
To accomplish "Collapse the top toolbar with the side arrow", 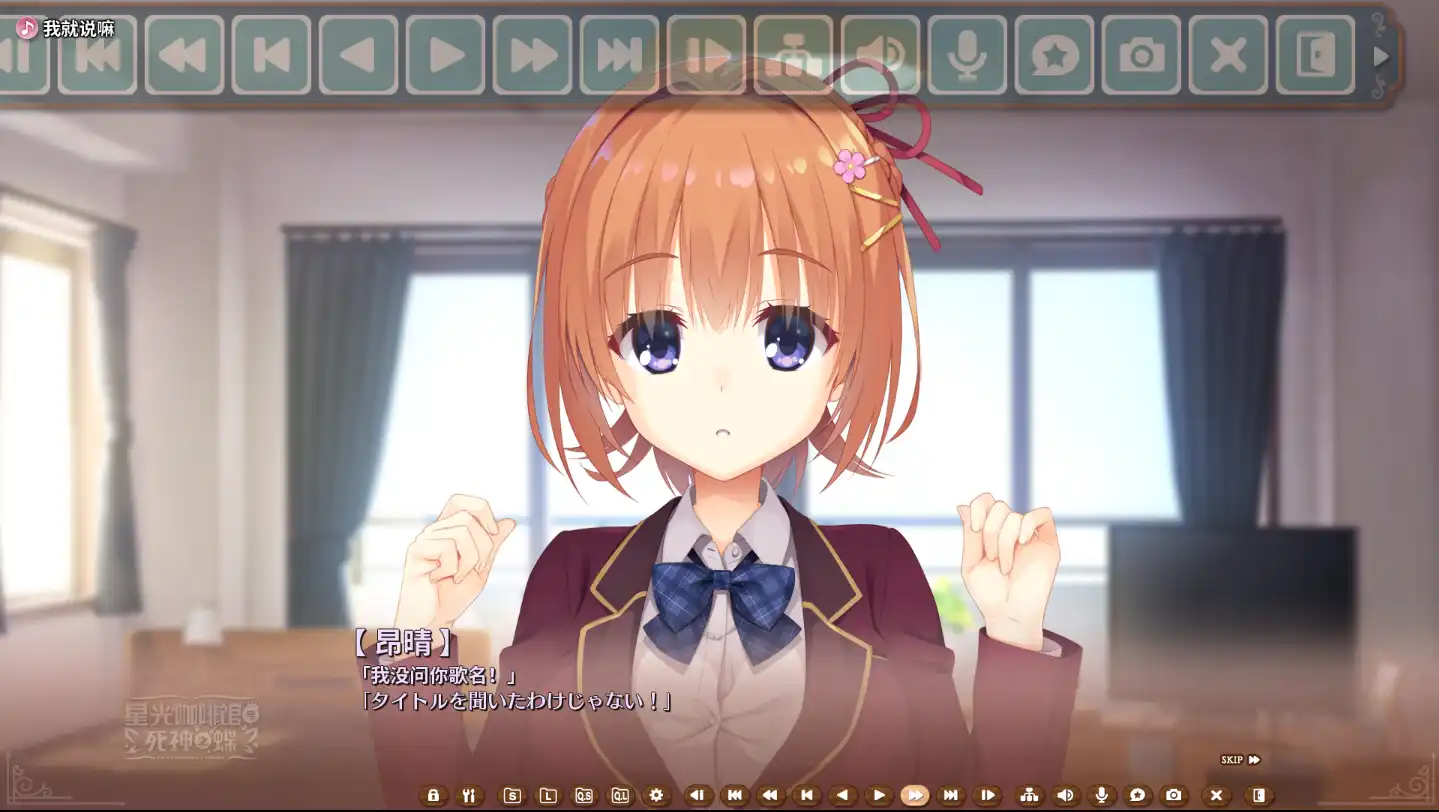I will [x=1383, y=57].
